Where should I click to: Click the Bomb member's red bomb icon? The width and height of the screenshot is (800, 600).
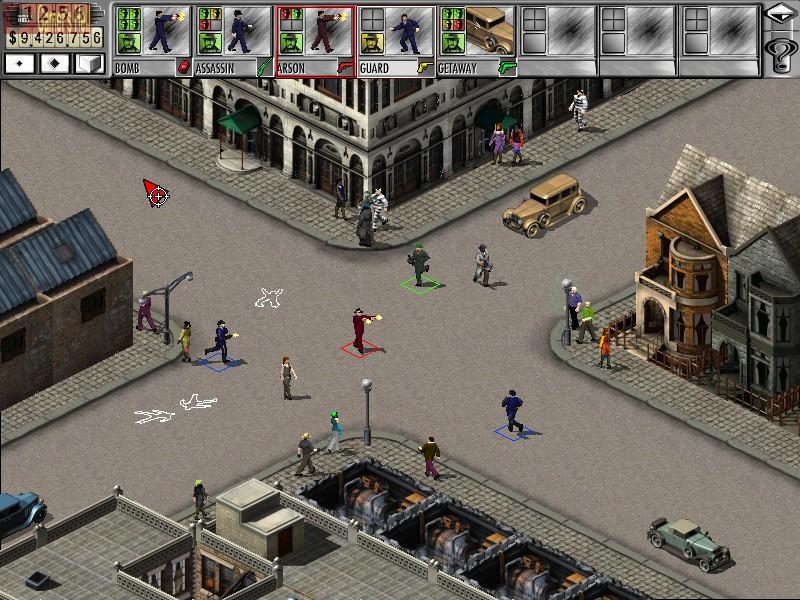183,67
